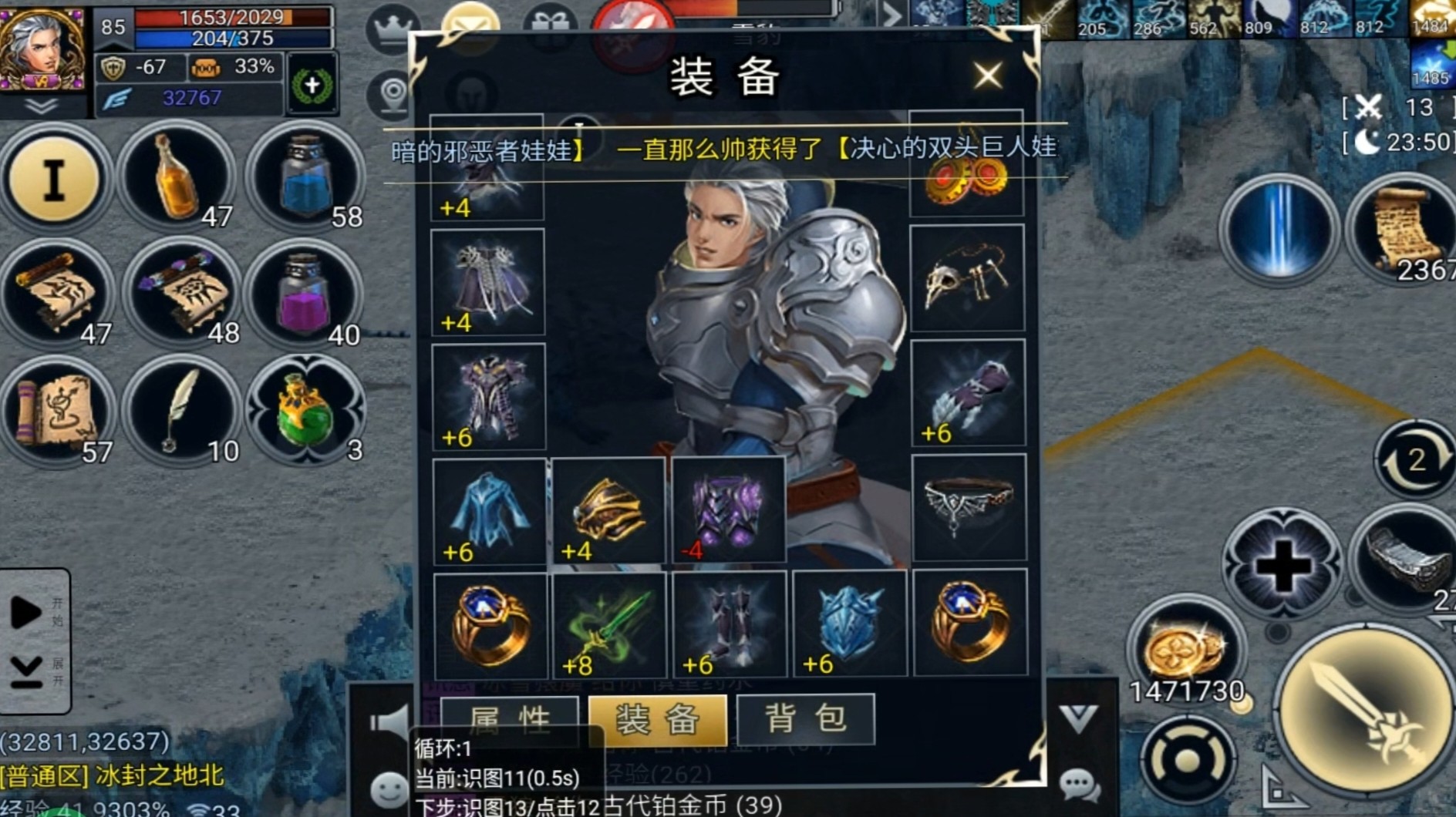Switch to the 属性 attributes tab
Image resolution: width=1456 pixels, height=817 pixels.
coord(510,719)
